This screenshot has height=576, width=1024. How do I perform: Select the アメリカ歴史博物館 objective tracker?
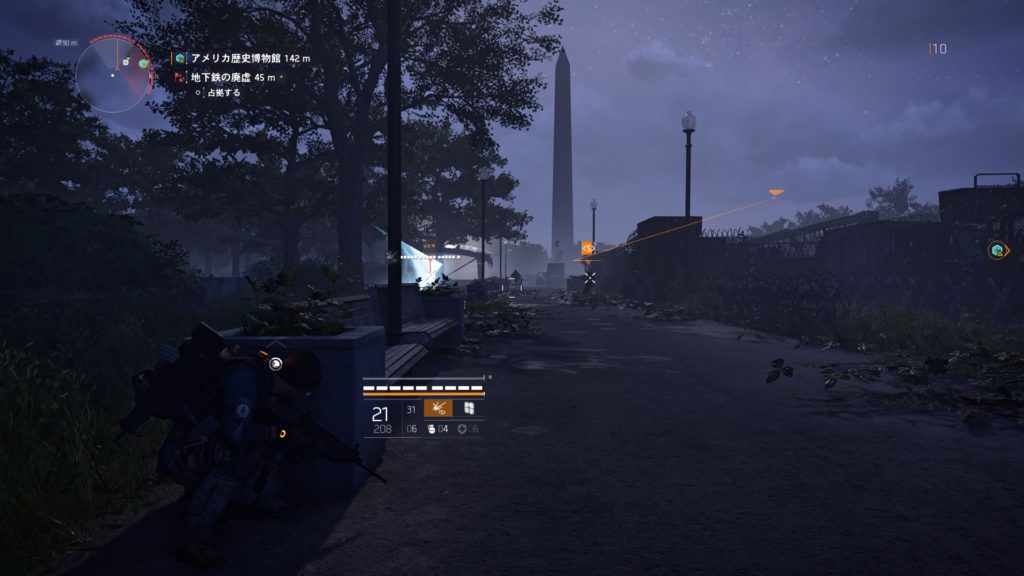[246, 59]
